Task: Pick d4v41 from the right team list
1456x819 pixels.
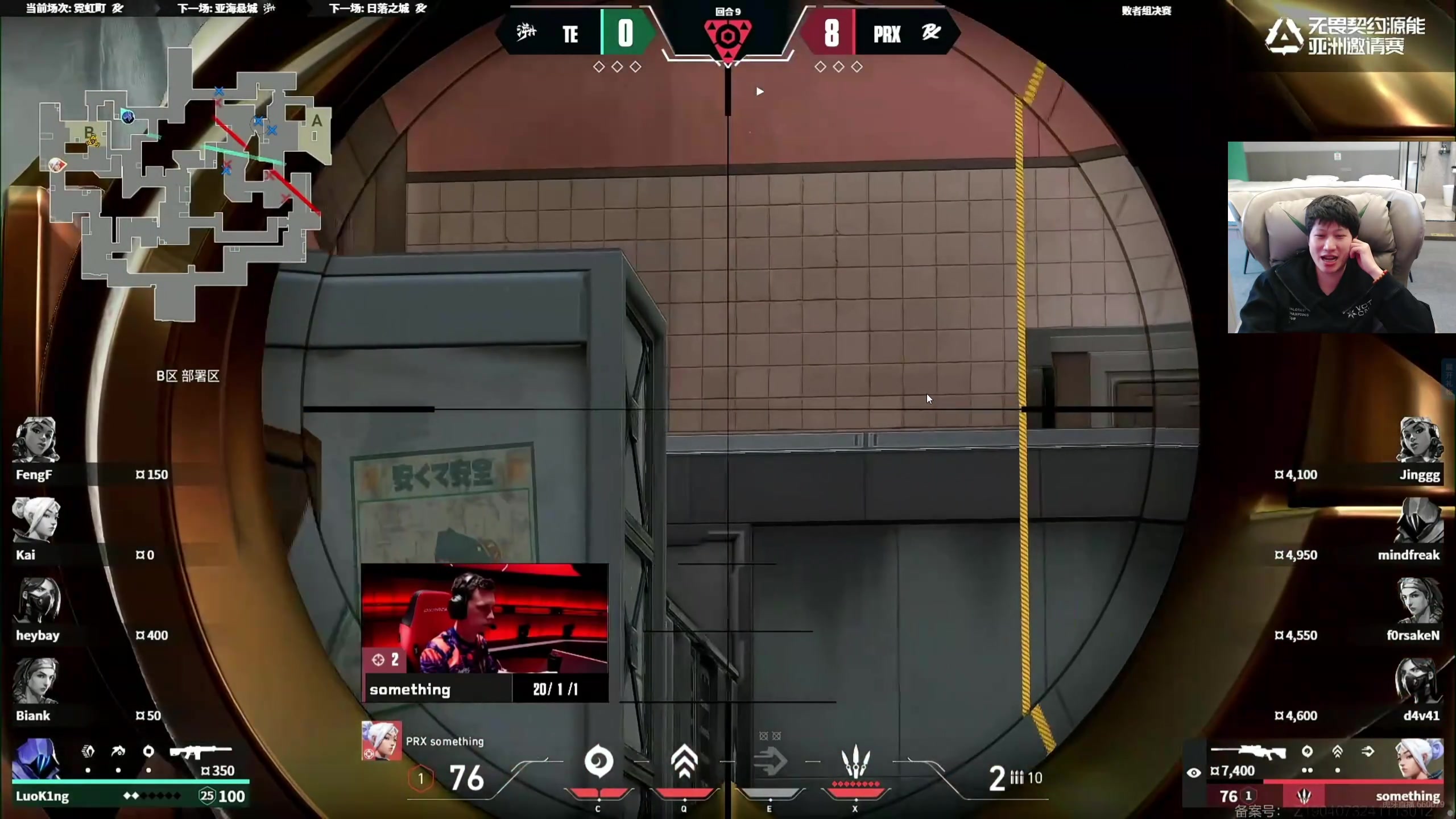Action: coord(1420,715)
